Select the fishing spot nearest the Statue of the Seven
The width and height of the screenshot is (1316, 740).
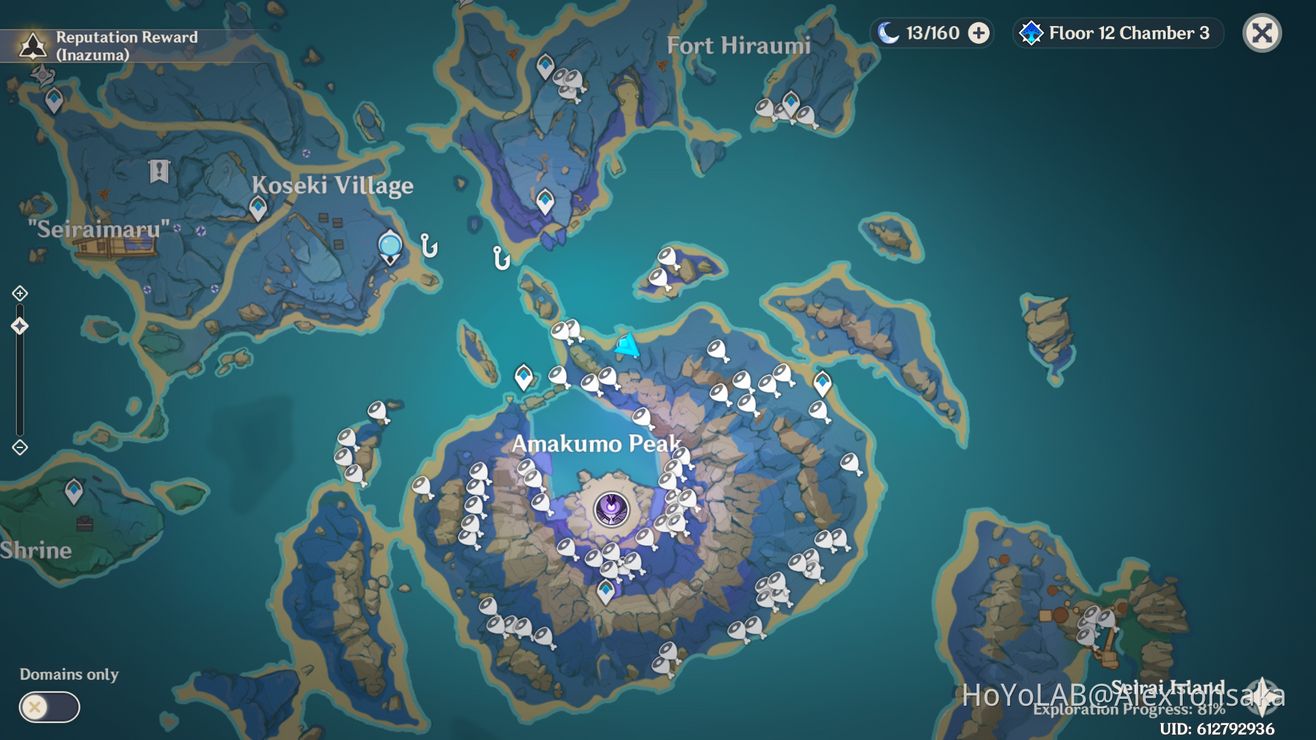pyautogui.click(x=430, y=245)
